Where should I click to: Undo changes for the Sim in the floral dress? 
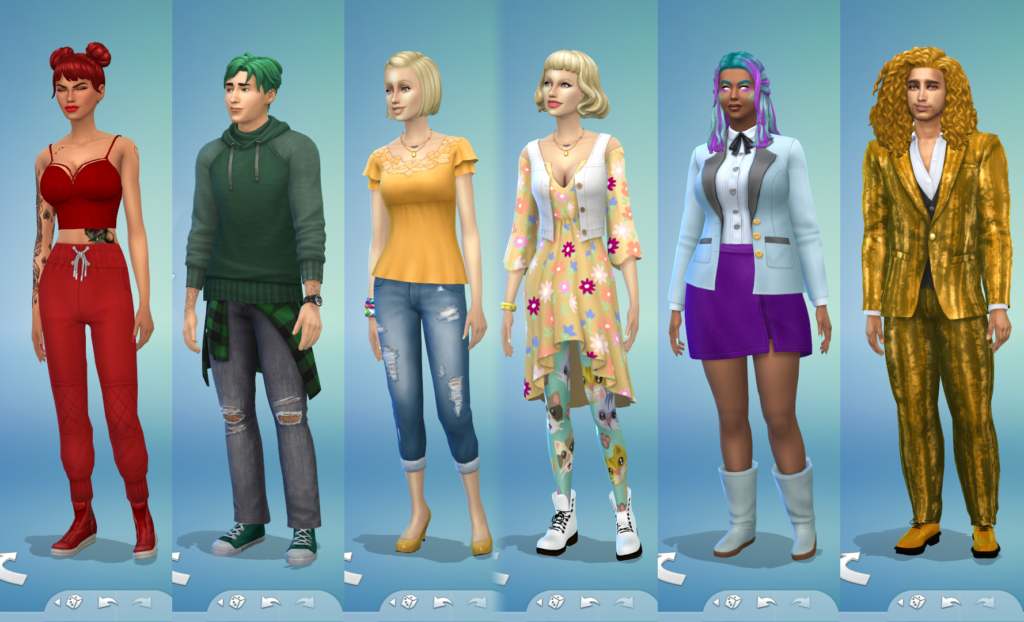point(588,602)
